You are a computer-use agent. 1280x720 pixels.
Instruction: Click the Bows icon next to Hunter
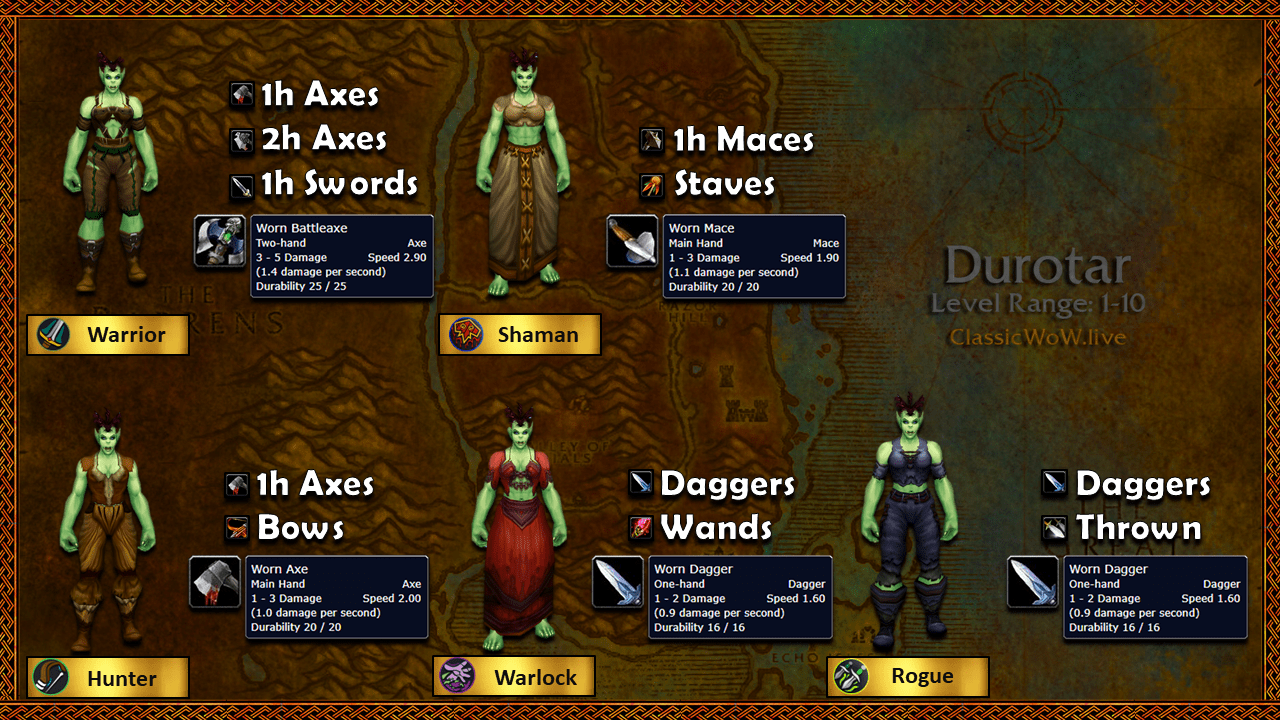point(238,528)
